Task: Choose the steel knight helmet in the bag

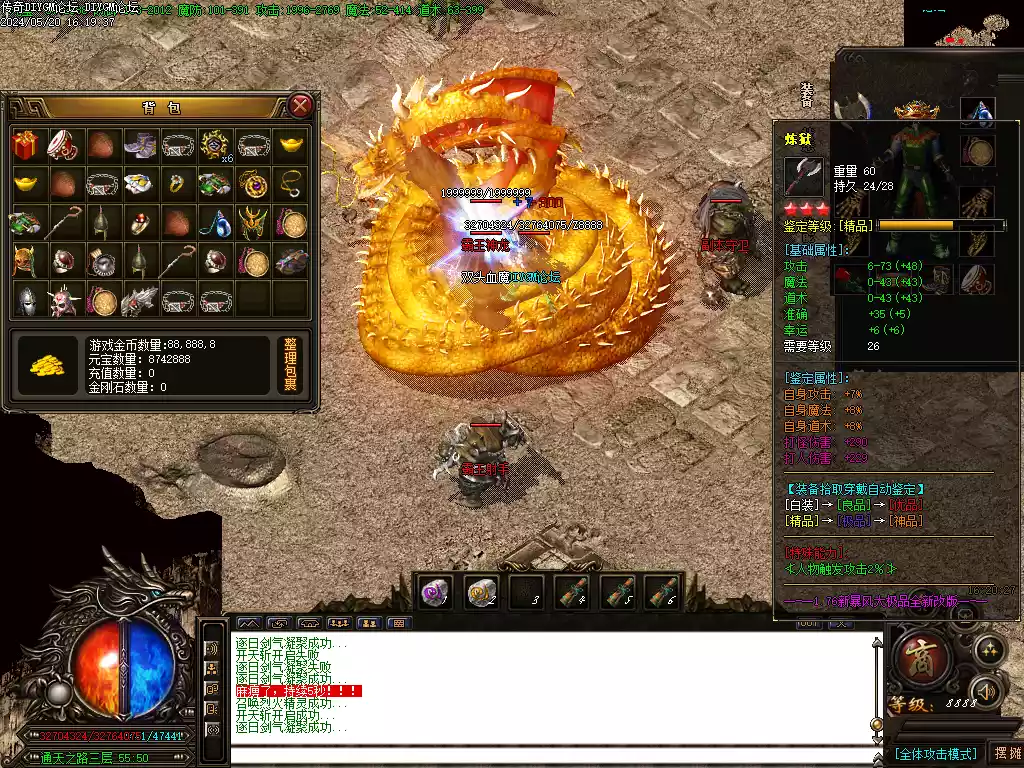Action: (x=26, y=298)
